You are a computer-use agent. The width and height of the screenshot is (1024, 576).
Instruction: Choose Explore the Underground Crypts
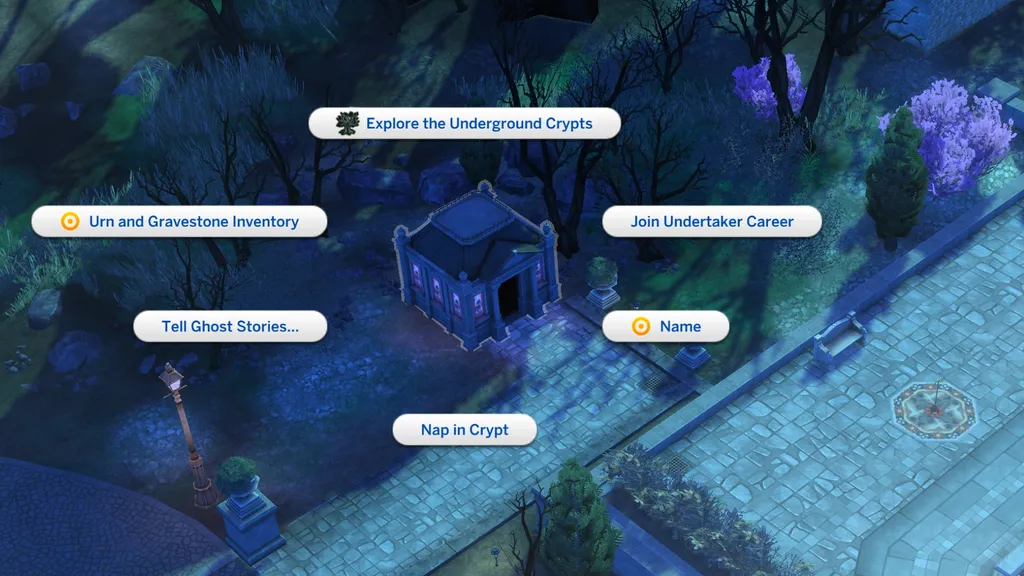pyautogui.click(x=465, y=124)
